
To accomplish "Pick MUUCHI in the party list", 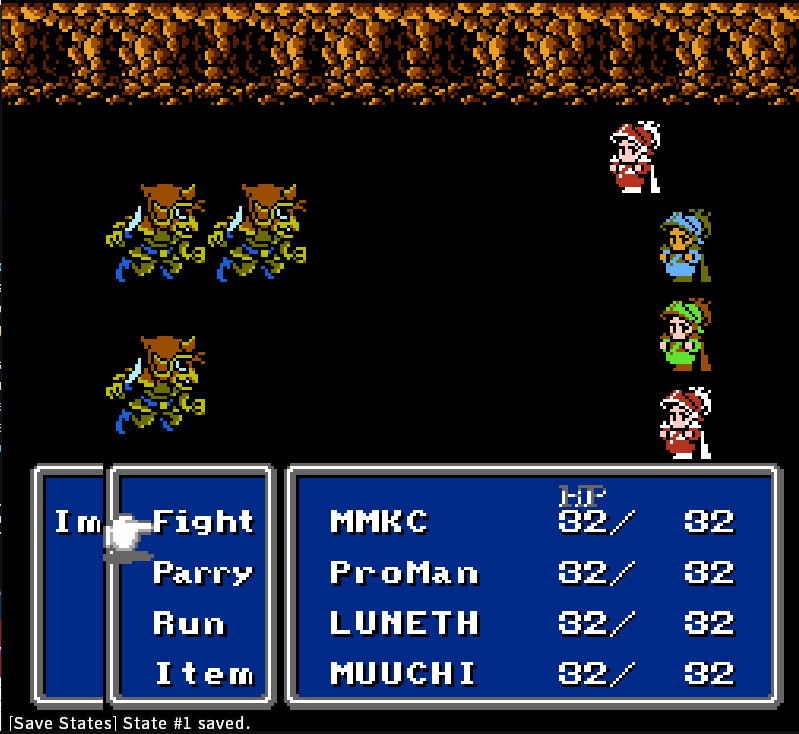I will pyautogui.click(x=404, y=674).
